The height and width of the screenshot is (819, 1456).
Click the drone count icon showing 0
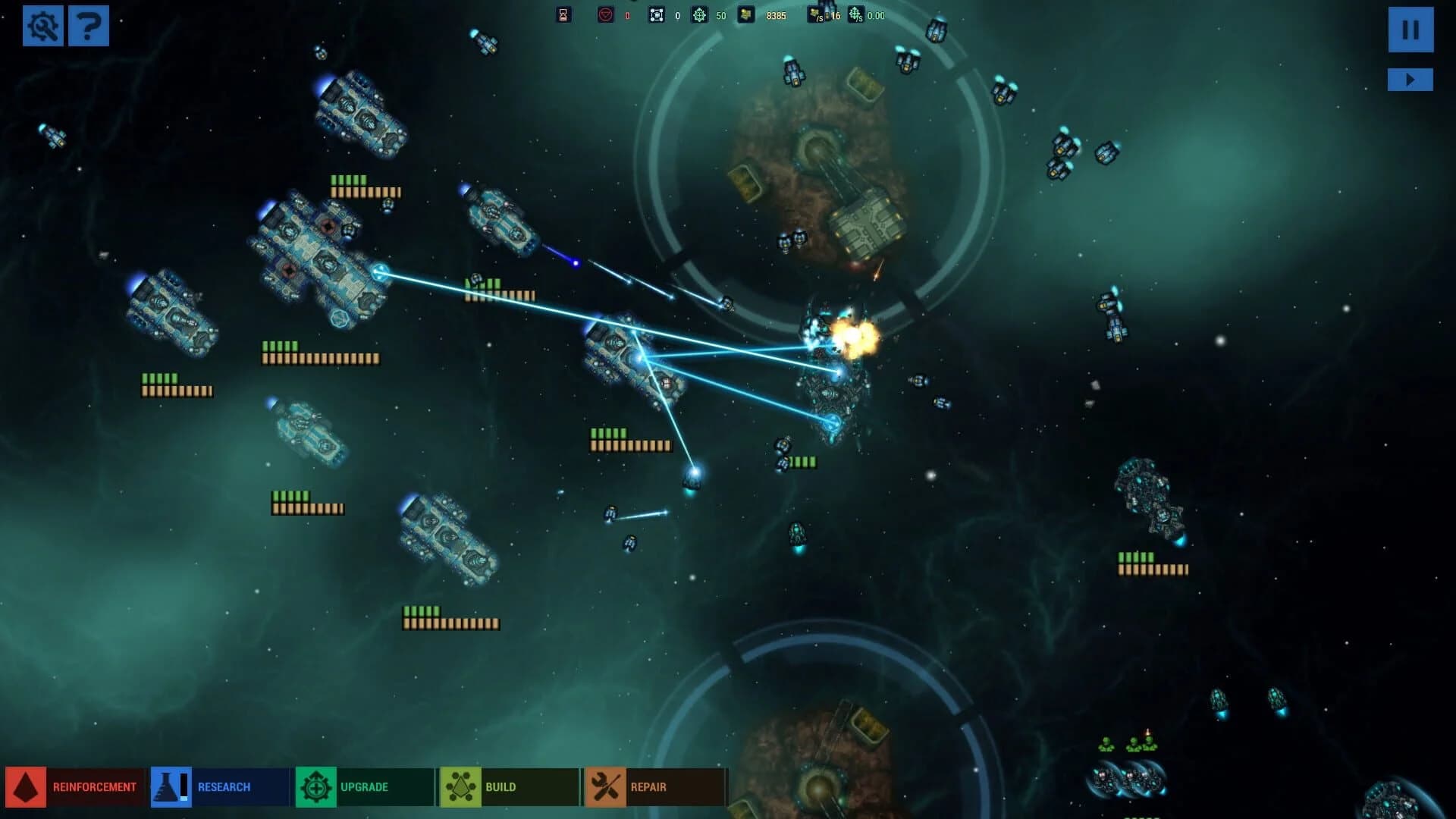(657, 14)
